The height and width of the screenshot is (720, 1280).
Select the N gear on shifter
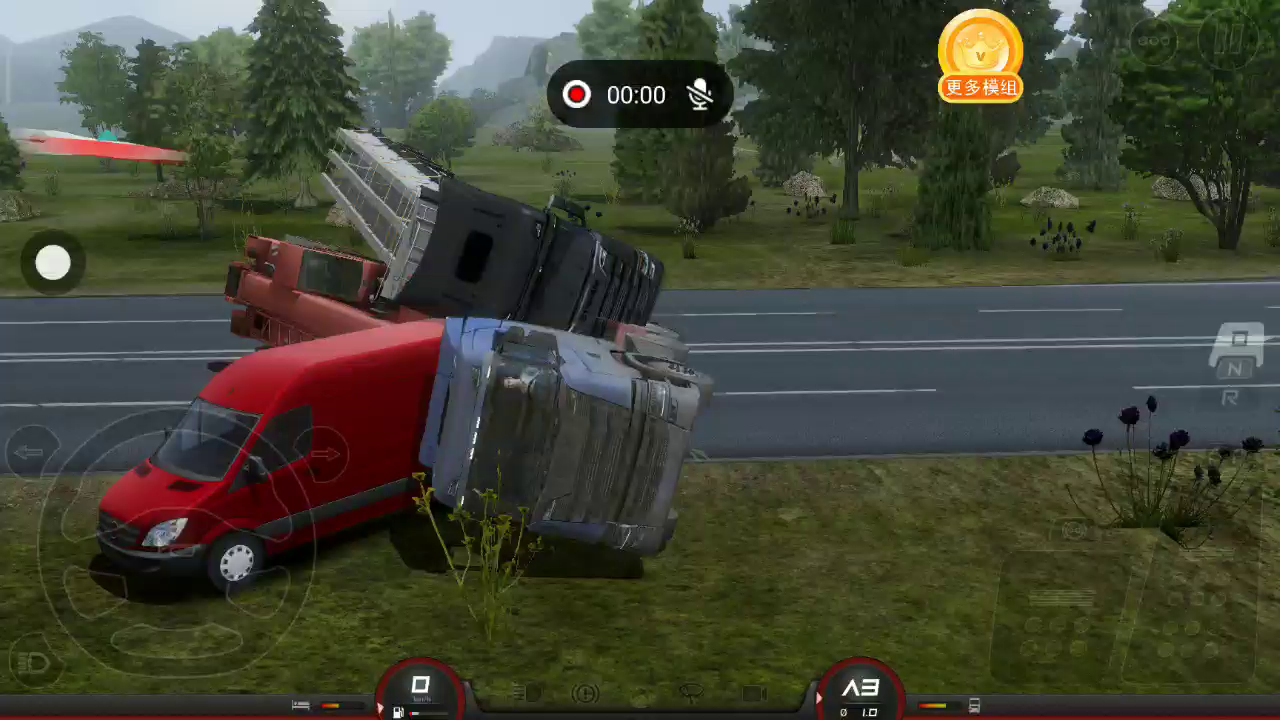point(1236,369)
